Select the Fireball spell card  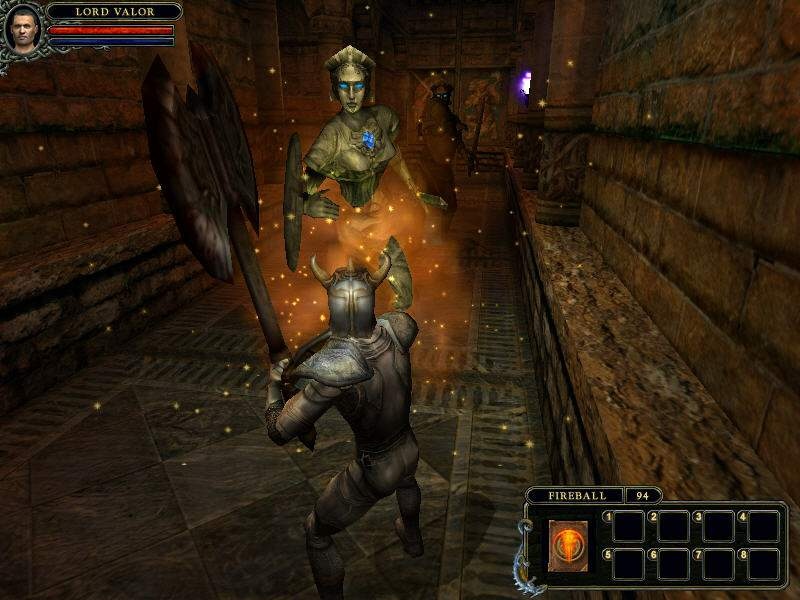pyautogui.click(x=566, y=546)
